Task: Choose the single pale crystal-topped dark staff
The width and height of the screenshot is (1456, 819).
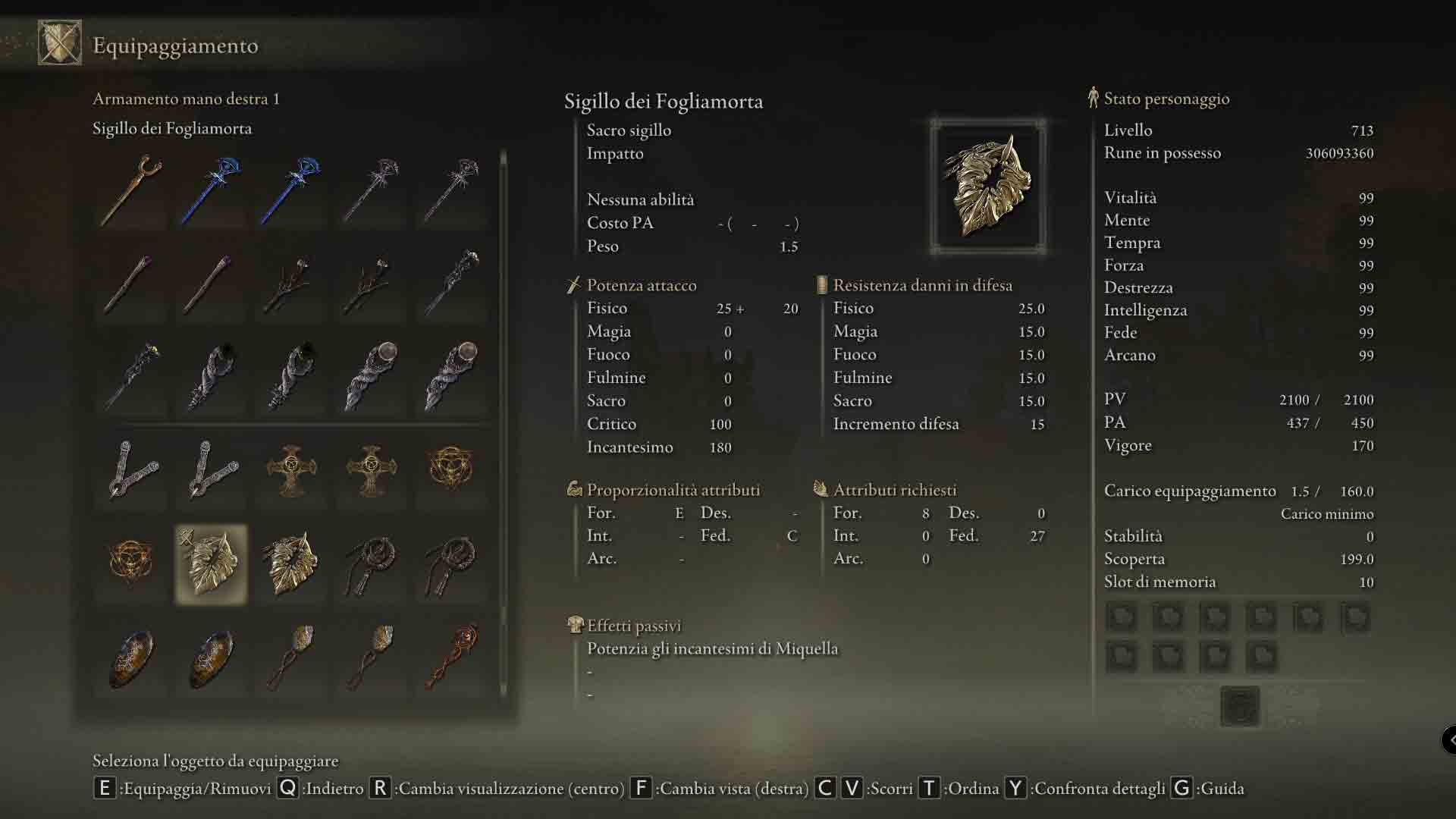Action: tap(452, 283)
